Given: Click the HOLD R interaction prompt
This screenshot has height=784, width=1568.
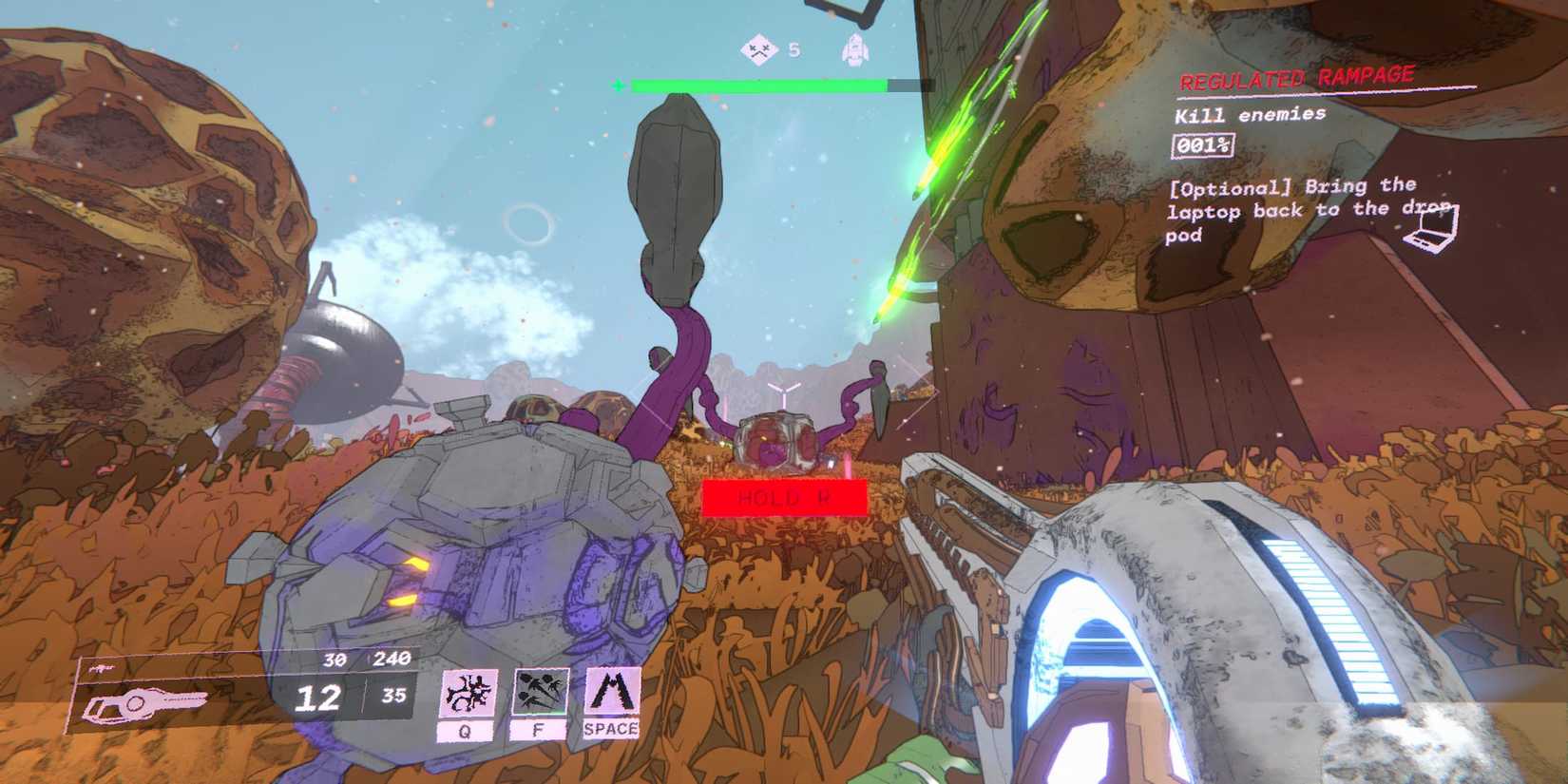Looking at the screenshot, I should [787, 497].
